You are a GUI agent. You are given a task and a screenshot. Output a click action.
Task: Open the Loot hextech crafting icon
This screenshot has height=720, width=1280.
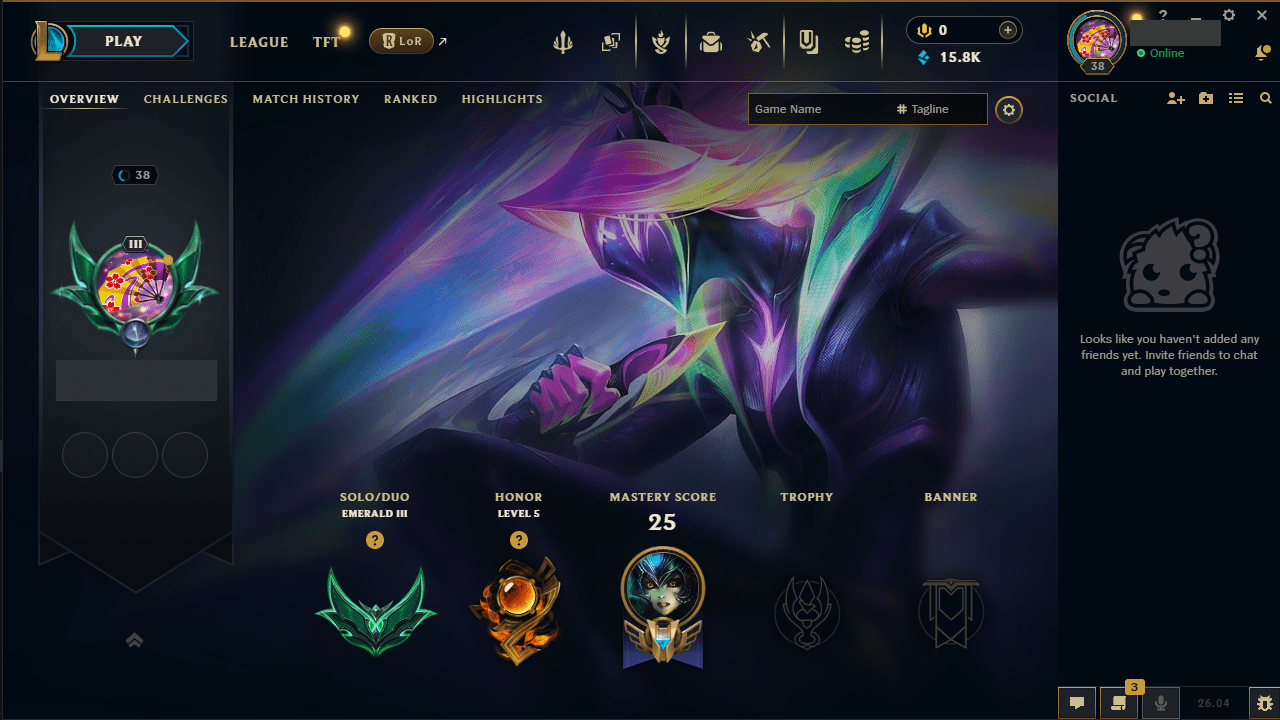[758, 41]
